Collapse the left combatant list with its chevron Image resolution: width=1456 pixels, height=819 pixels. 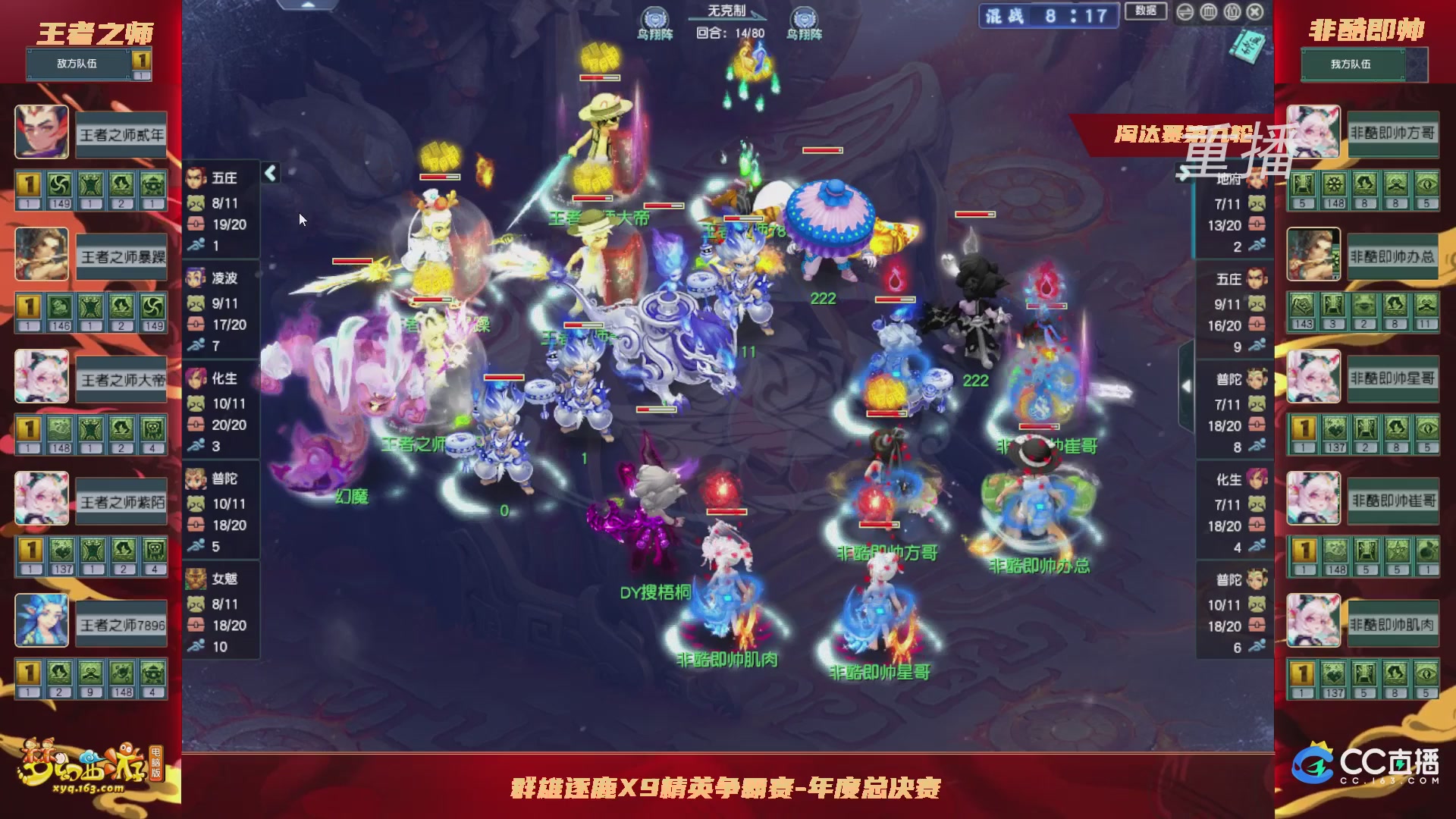tap(269, 173)
